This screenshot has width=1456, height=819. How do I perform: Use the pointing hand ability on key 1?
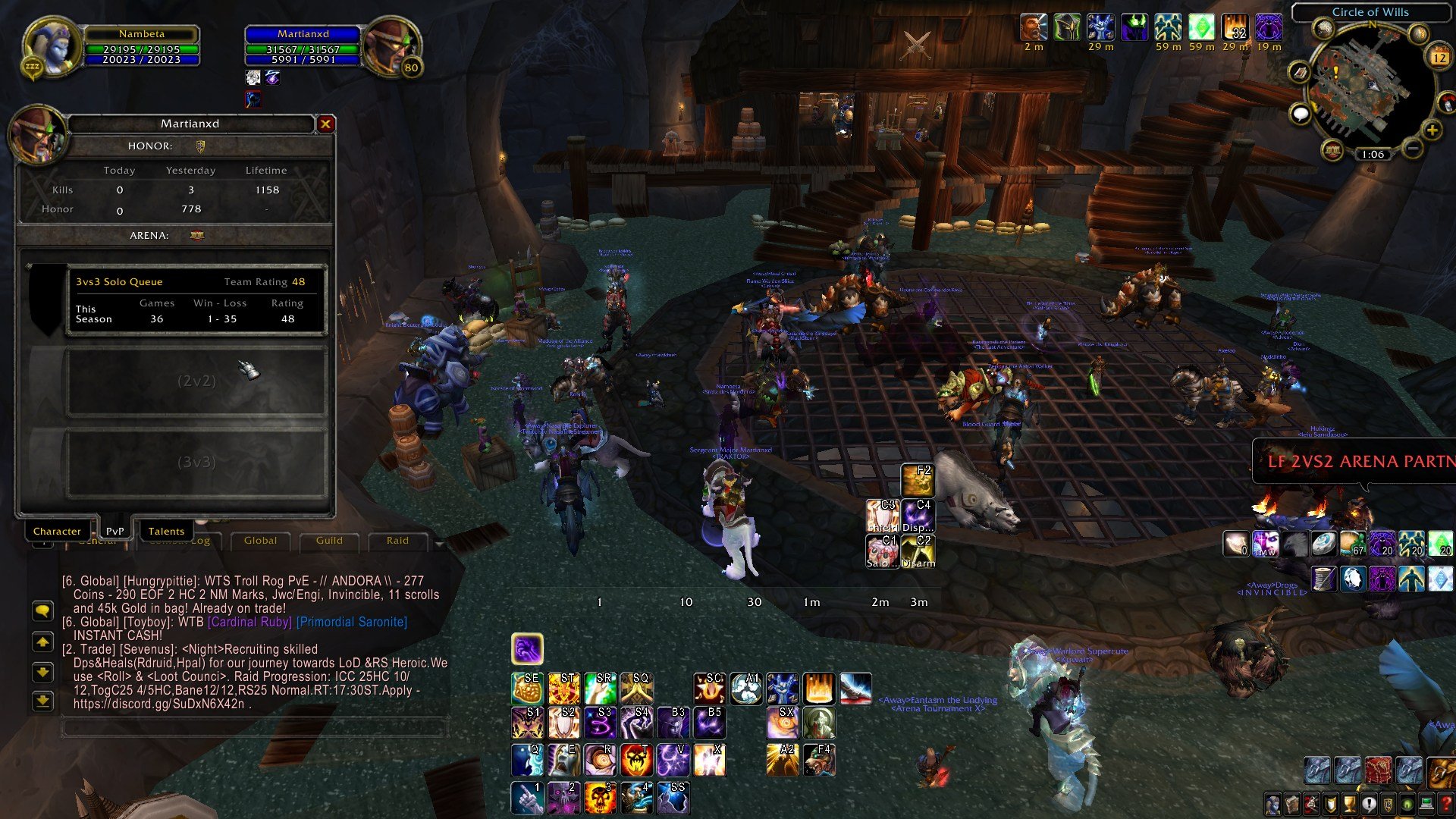point(527,798)
